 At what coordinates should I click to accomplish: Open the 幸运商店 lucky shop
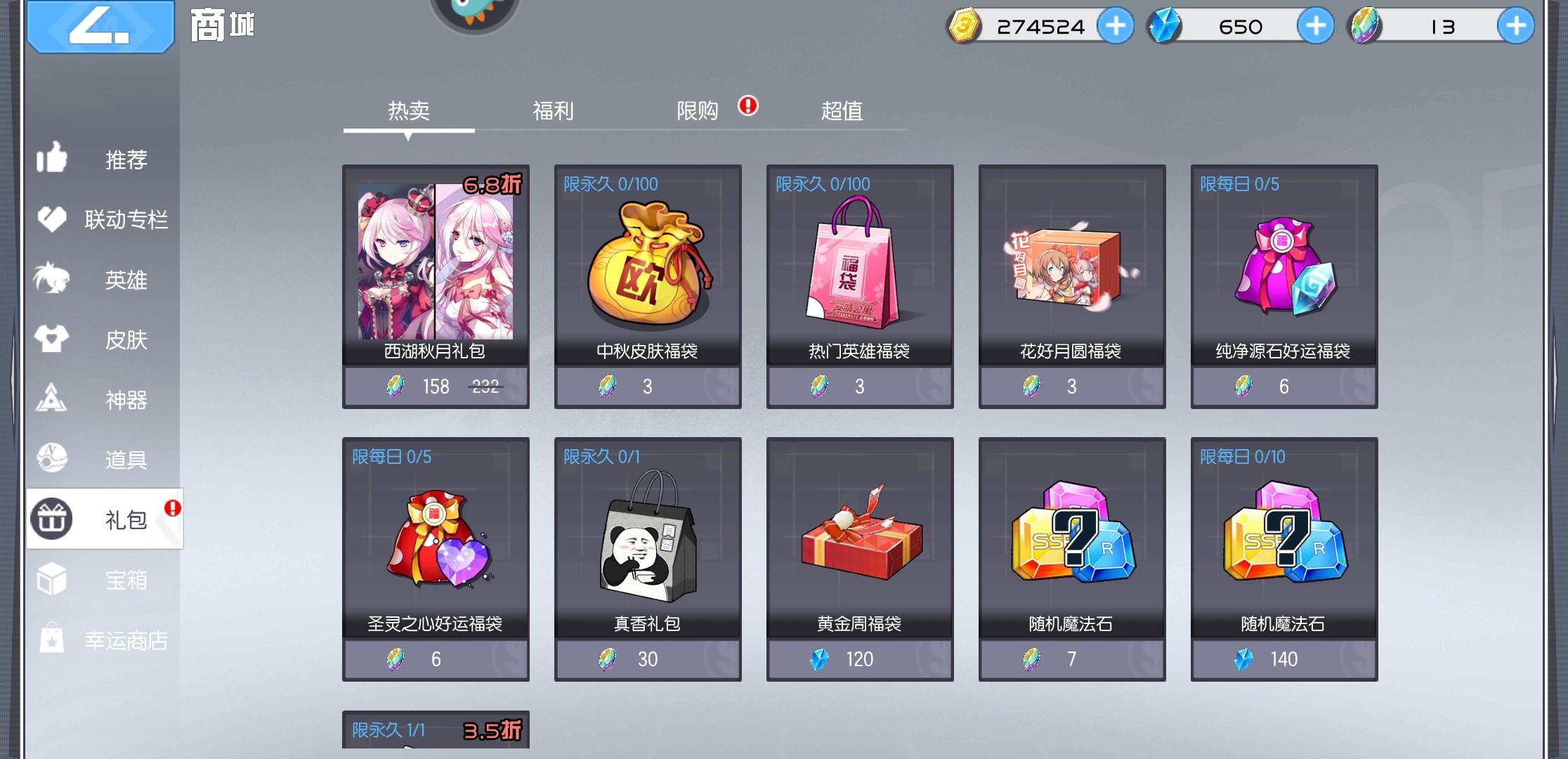[53, 637]
